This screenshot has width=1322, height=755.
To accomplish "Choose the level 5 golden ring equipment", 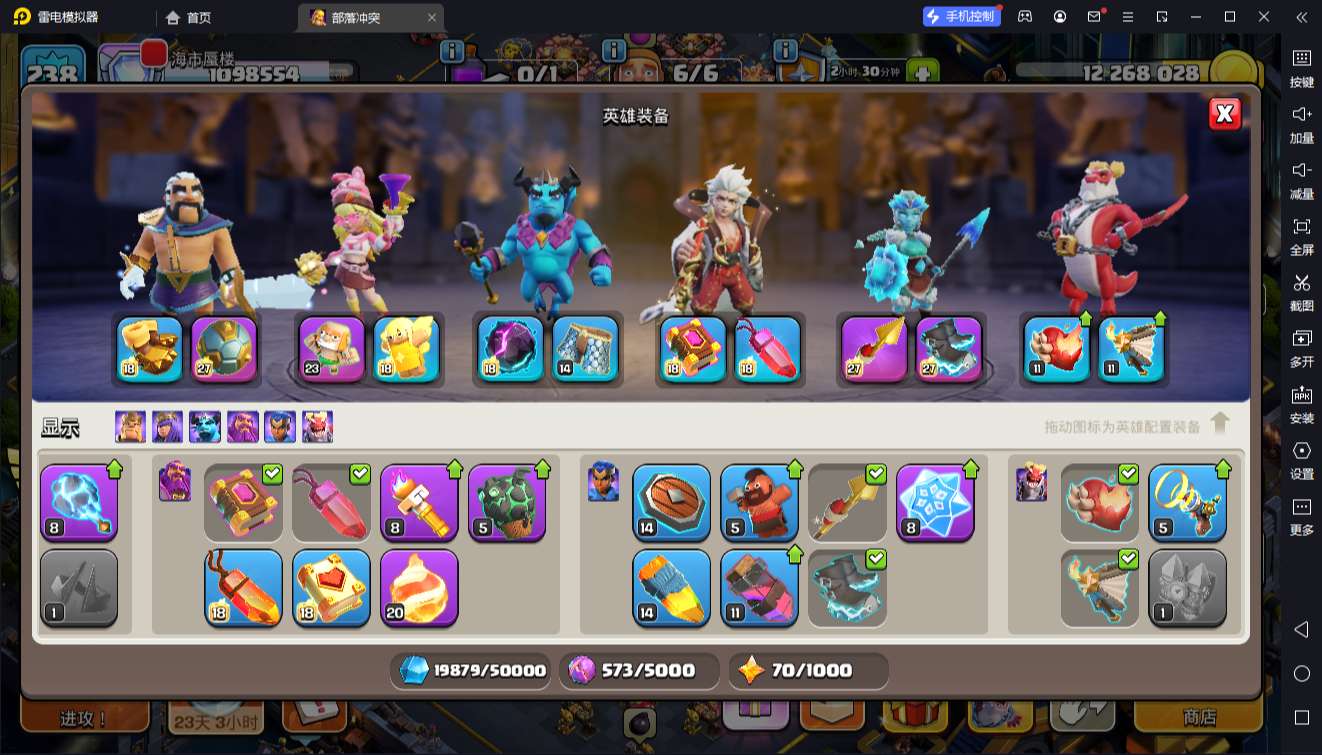I will coord(1187,502).
